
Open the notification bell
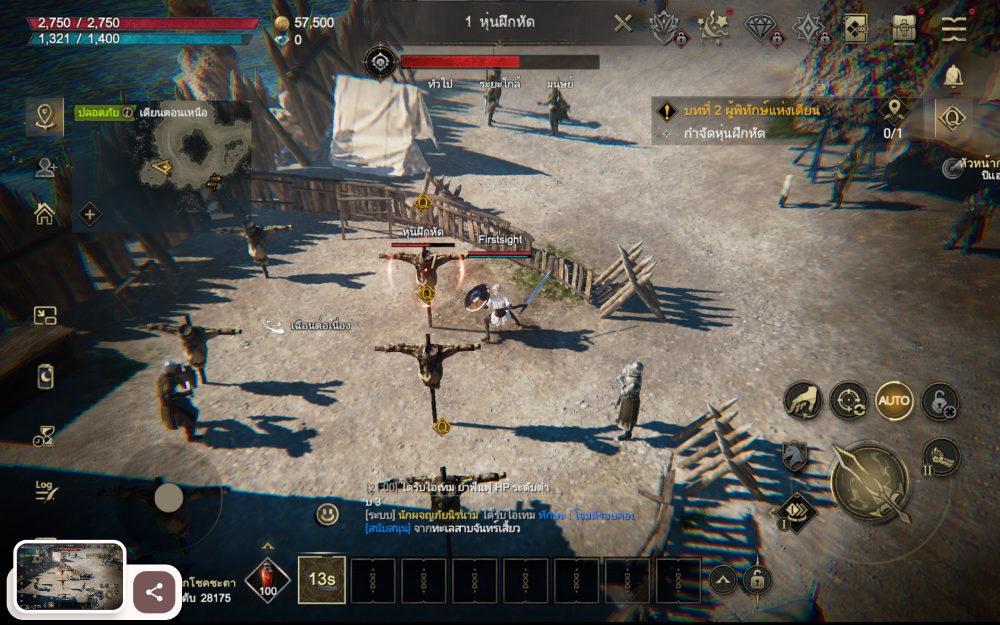(954, 76)
